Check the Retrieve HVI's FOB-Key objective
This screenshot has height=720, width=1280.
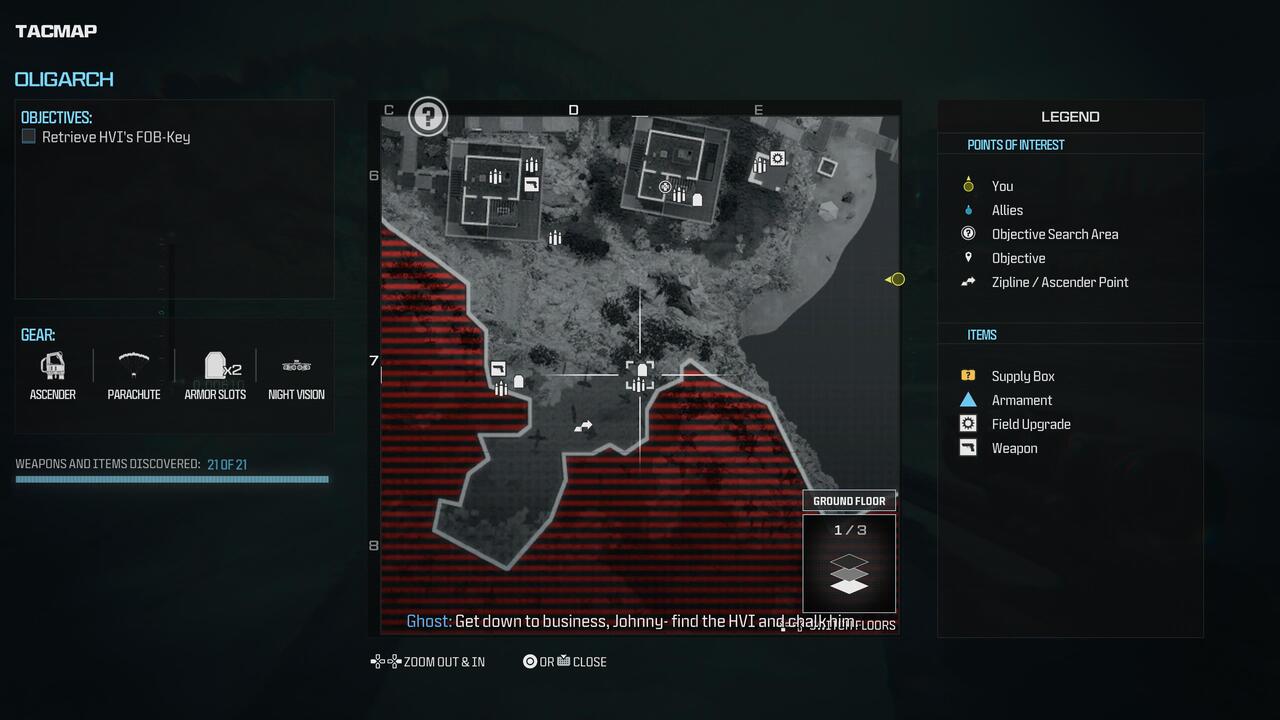coord(29,136)
